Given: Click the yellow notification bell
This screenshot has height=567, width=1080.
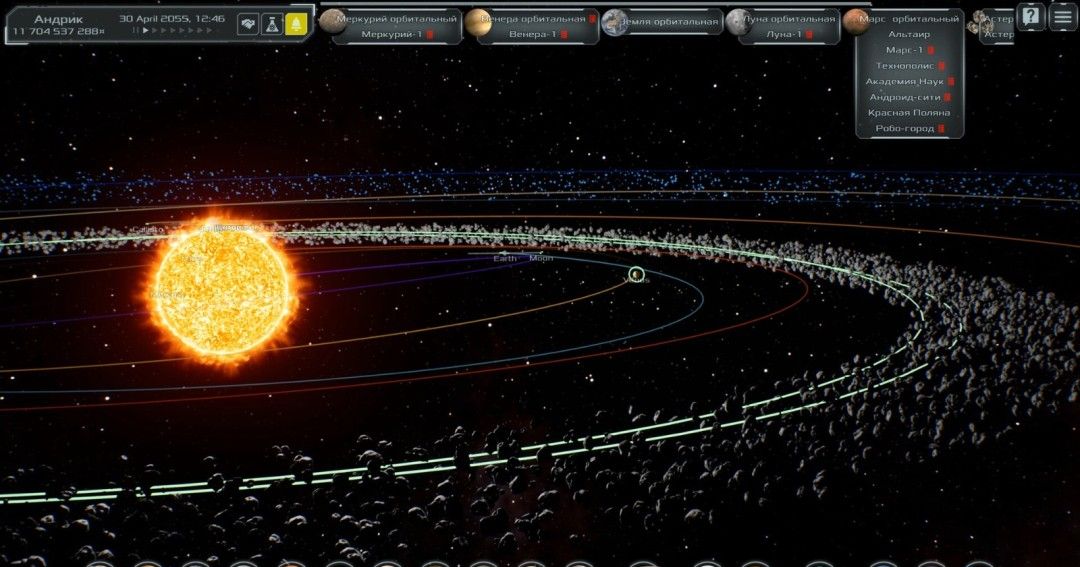Looking at the screenshot, I should pos(296,25).
